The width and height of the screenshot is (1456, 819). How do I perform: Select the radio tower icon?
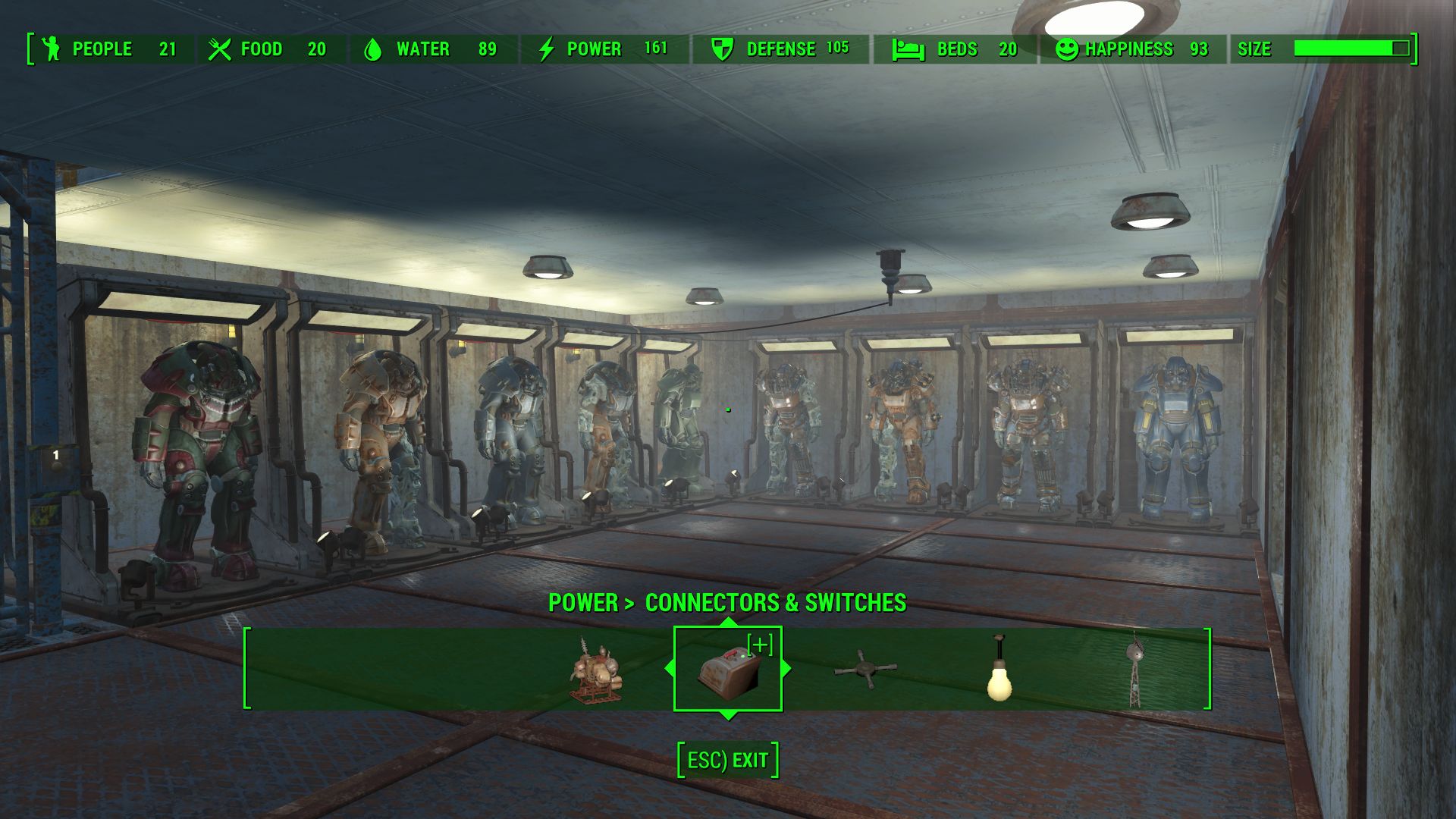coord(1134,669)
